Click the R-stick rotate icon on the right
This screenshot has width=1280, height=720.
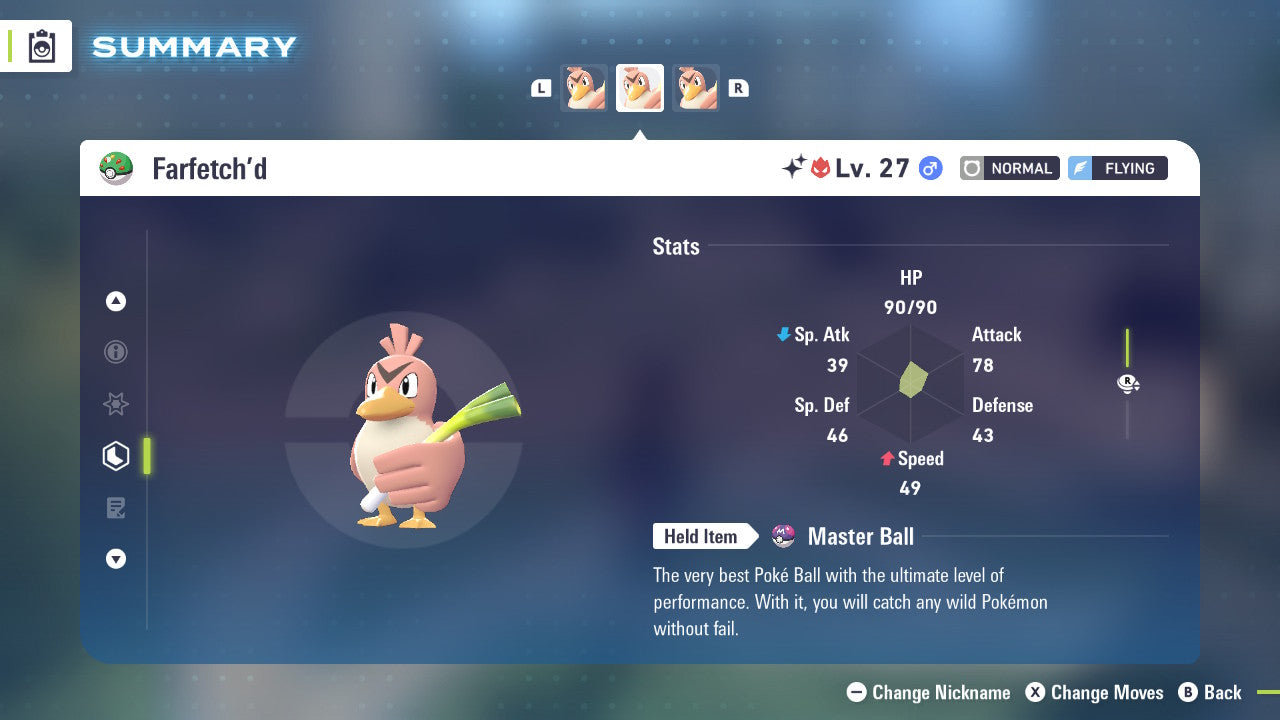1128,383
